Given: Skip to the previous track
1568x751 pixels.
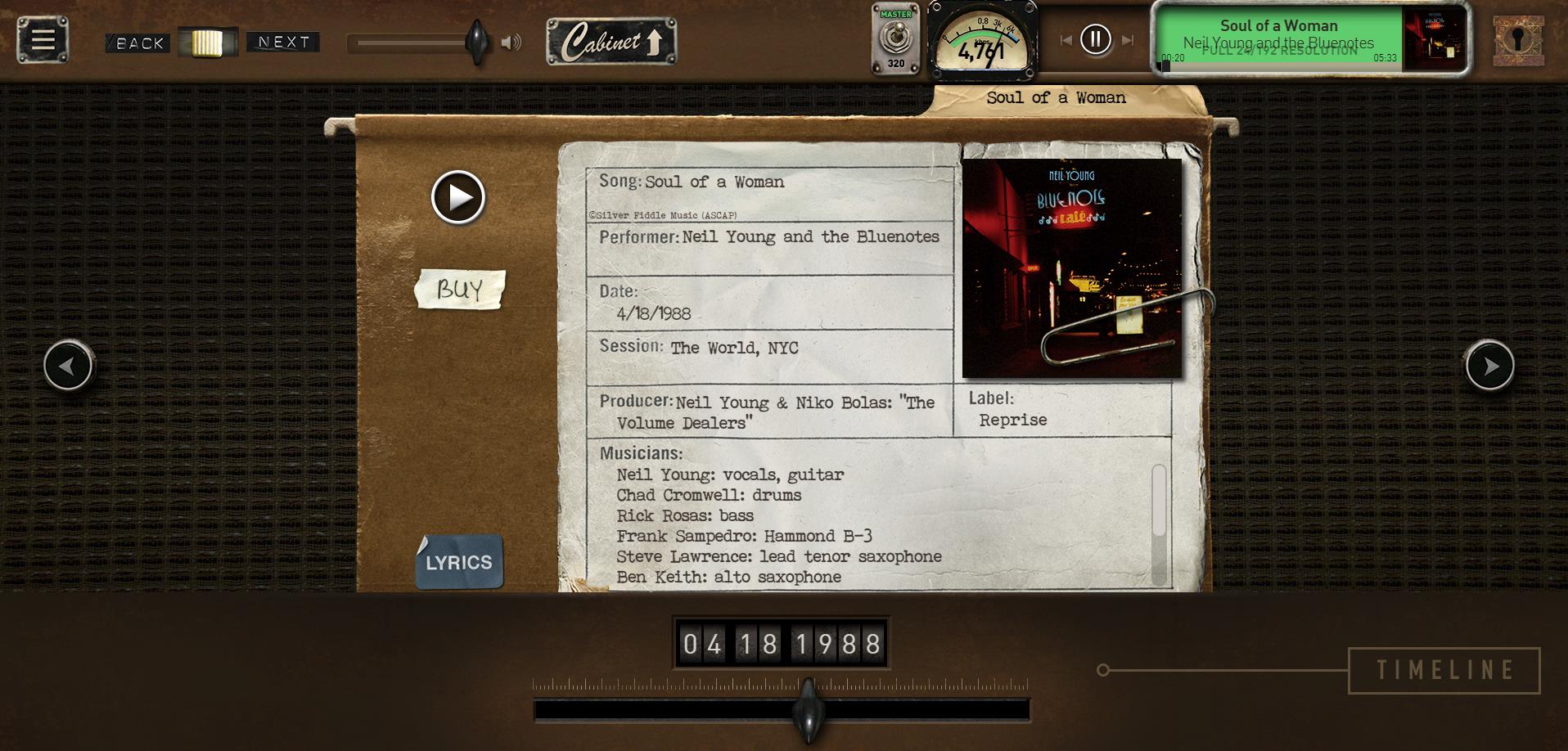Looking at the screenshot, I should pos(1066,40).
